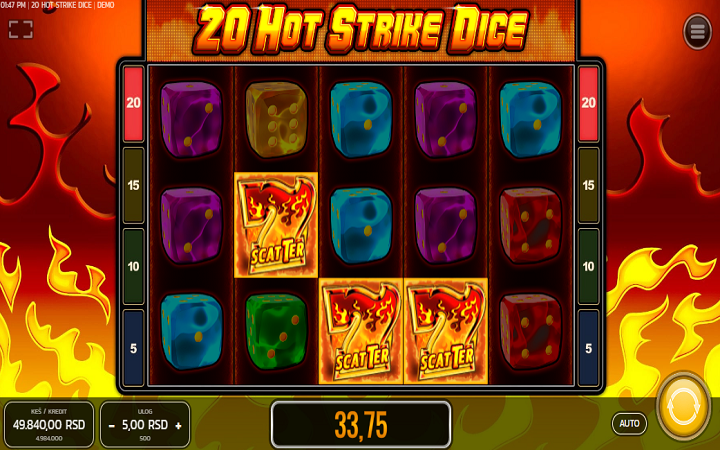Enable AUTO spin mode
This screenshot has width=720, height=450.
pyautogui.click(x=629, y=423)
